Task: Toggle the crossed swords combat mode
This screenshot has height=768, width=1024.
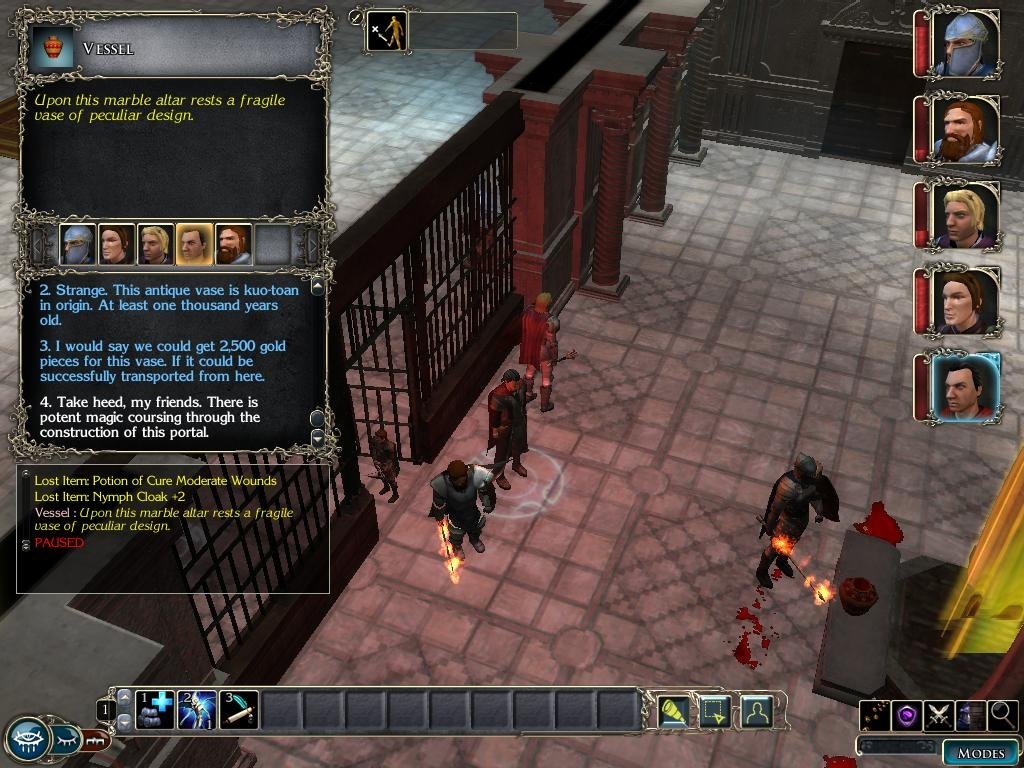Action: pyautogui.click(x=939, y=714)
